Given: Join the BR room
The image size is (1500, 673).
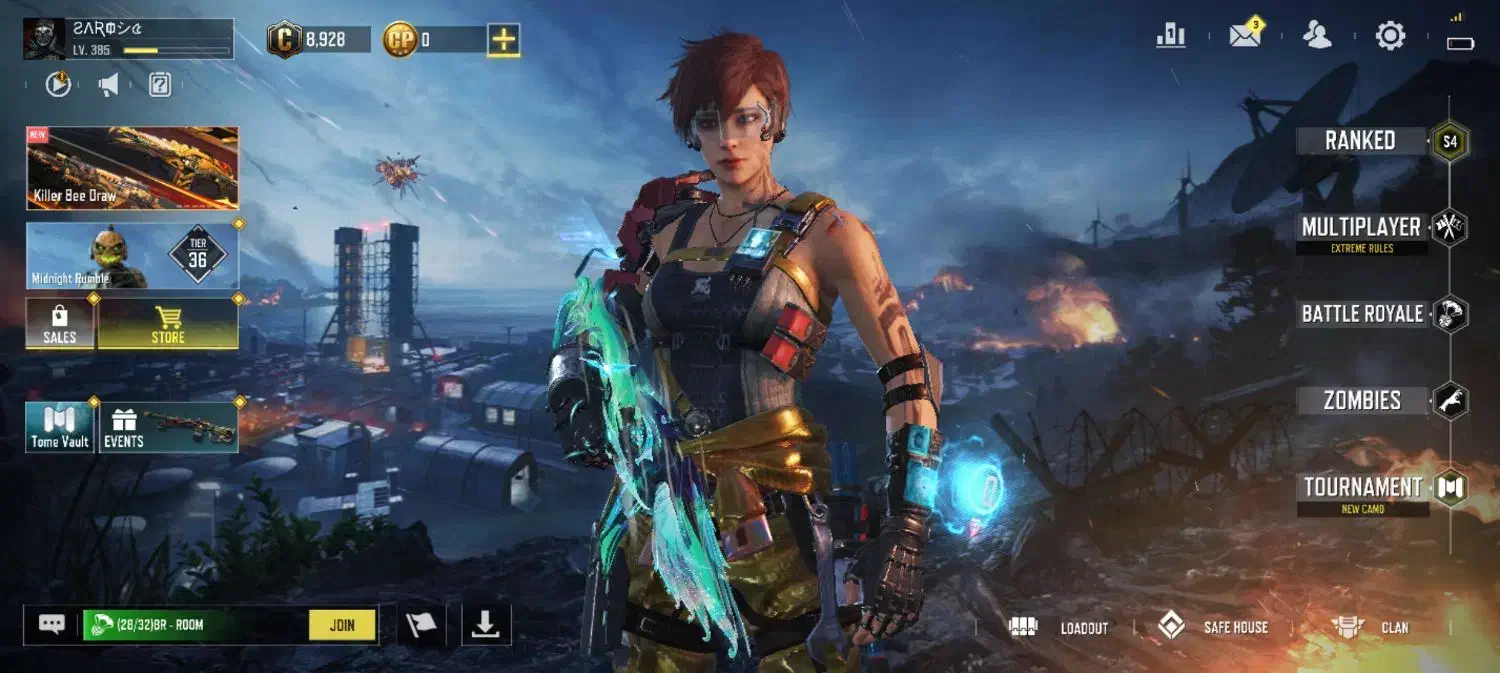Looking at the screenshot, I should coord(342,625).
